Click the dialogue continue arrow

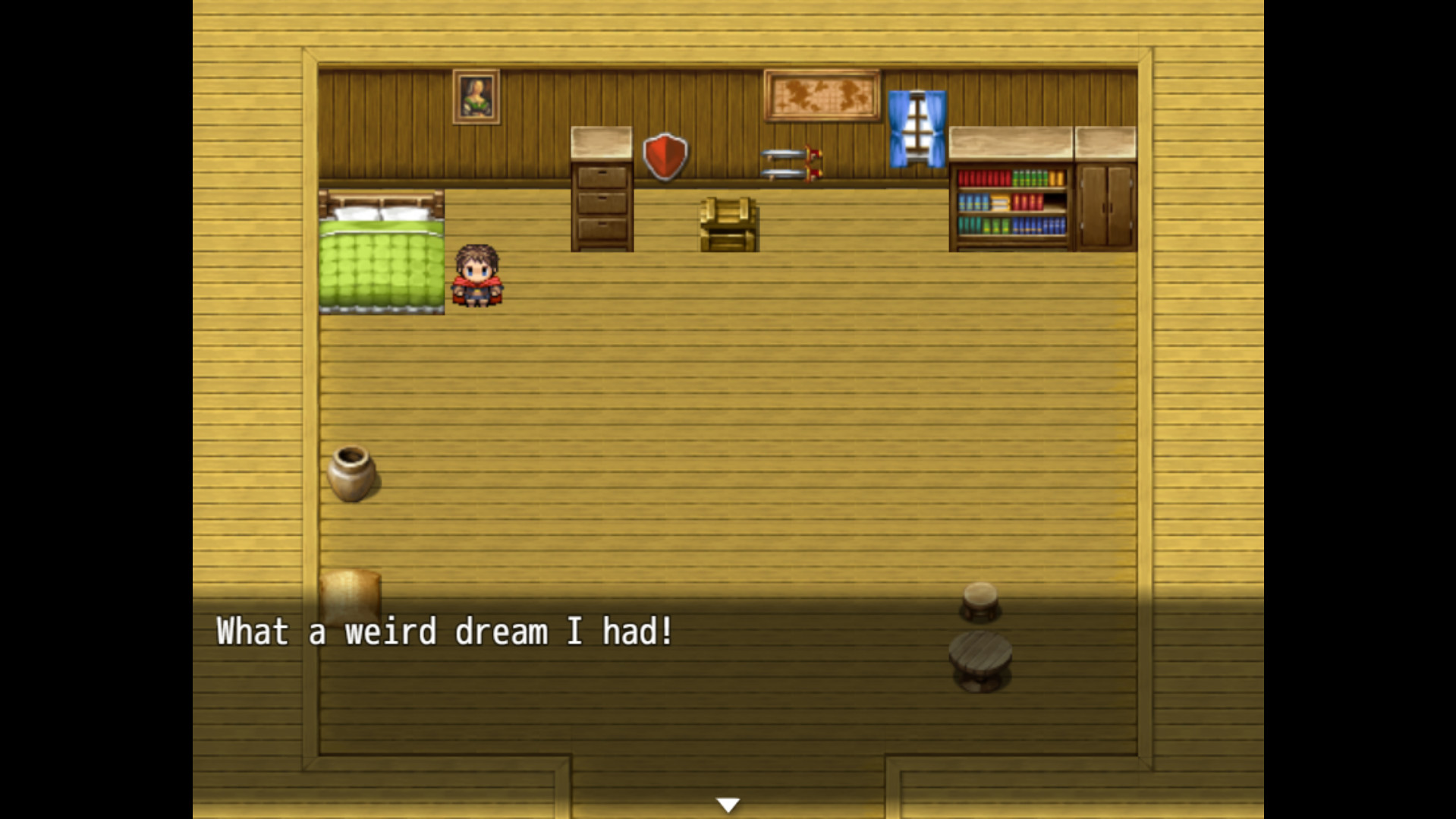pyautogui.click(x=728, y=803)
